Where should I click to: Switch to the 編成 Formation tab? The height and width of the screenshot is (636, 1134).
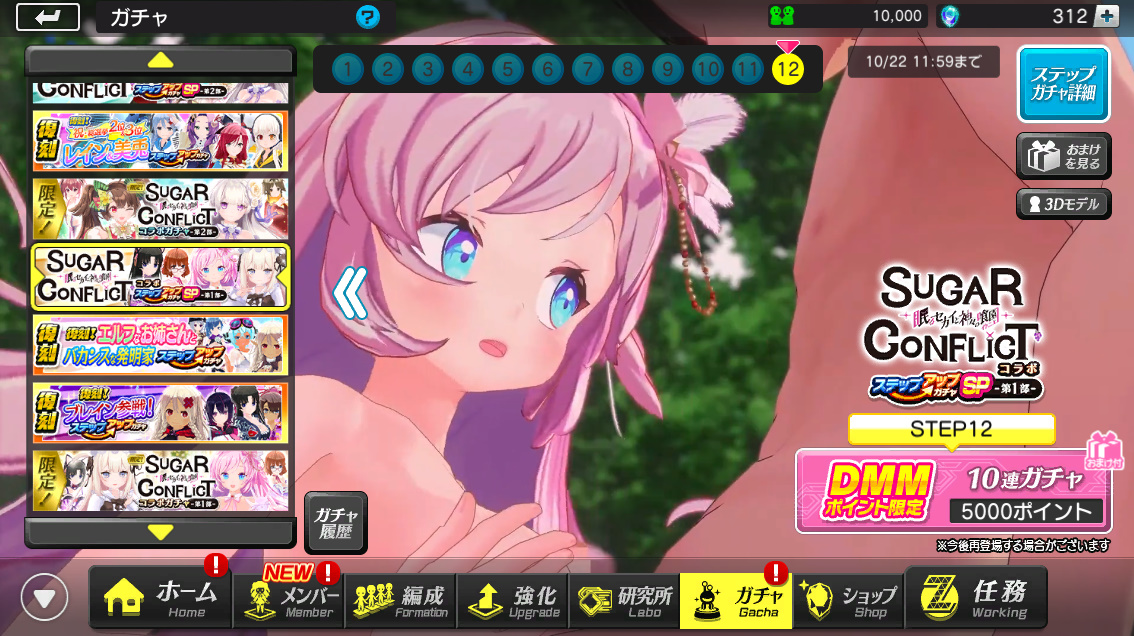(405, 600)
